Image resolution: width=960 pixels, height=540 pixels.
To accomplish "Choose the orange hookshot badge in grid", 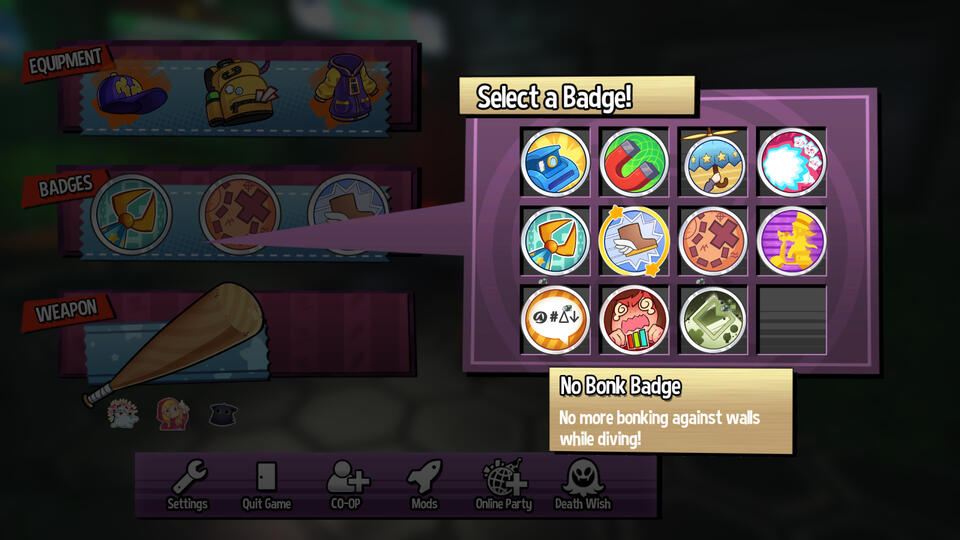I will (555, 241).
